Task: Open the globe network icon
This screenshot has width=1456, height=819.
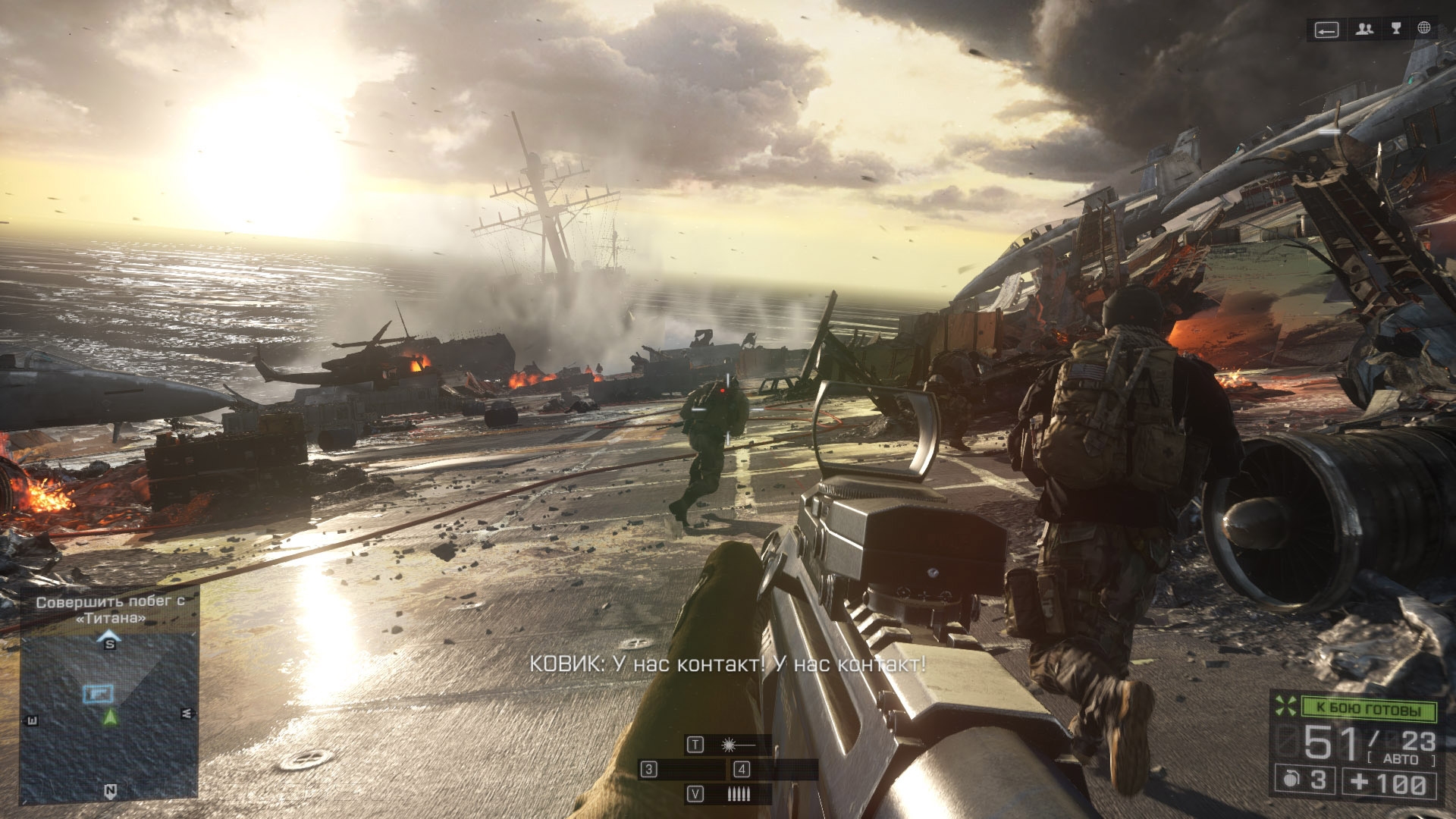Action: [1424, 28]
